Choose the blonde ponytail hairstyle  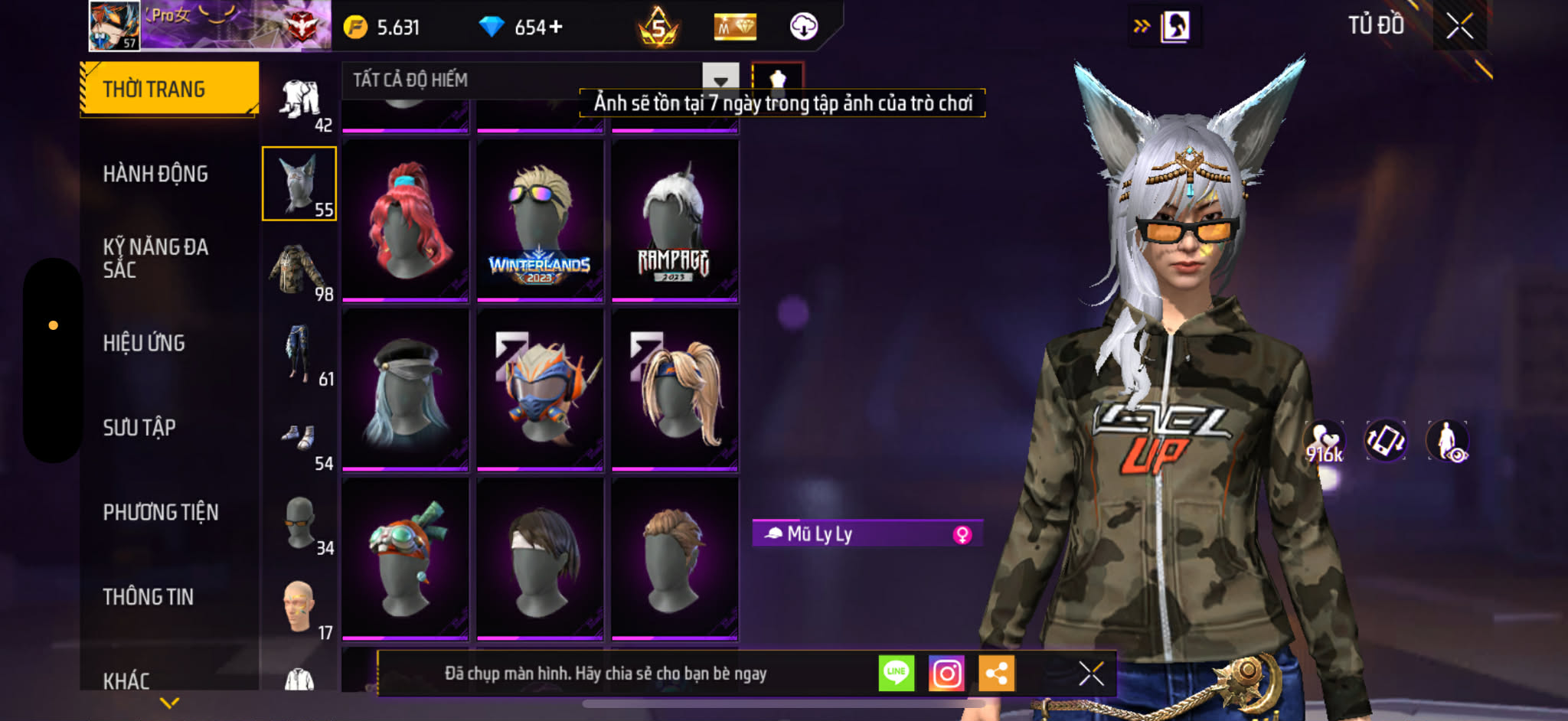675,389
